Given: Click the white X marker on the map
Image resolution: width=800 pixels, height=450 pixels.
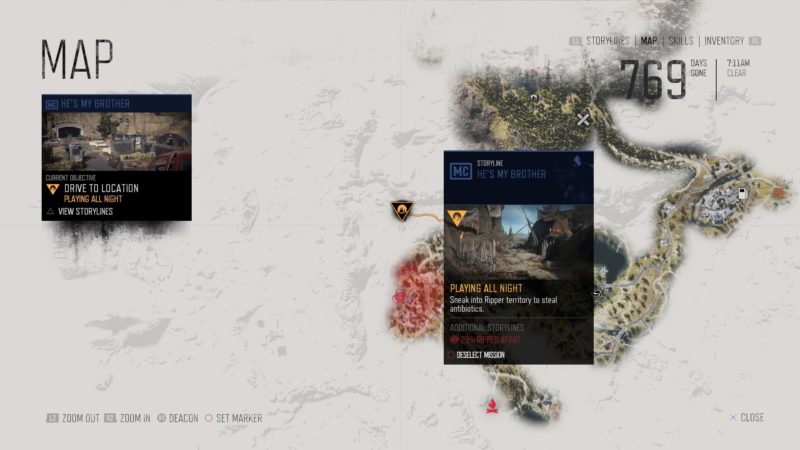Looking at the screenshot, I should tap(583, 119).
